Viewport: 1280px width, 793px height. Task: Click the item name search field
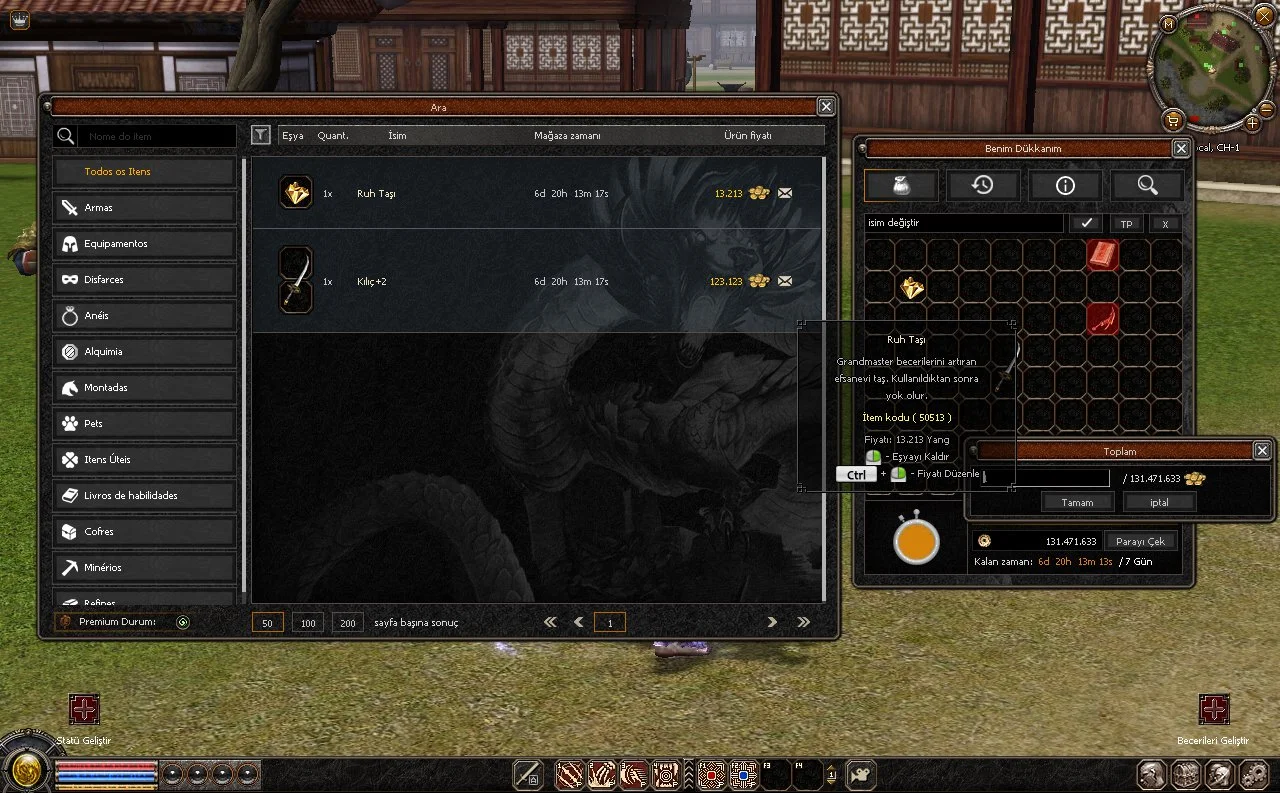[158, 136]
